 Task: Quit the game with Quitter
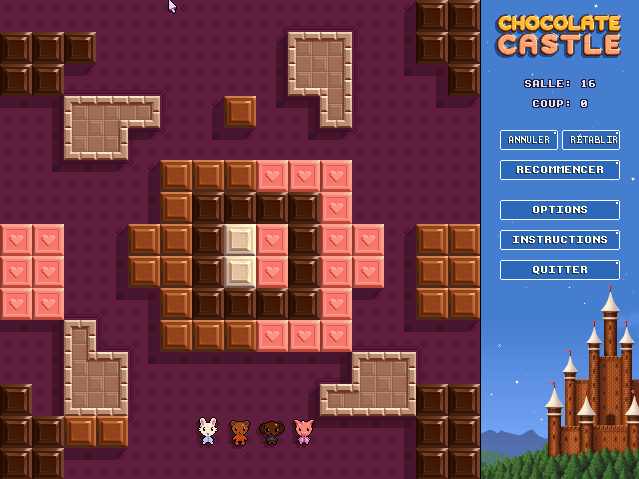click(x=560, y=270)
